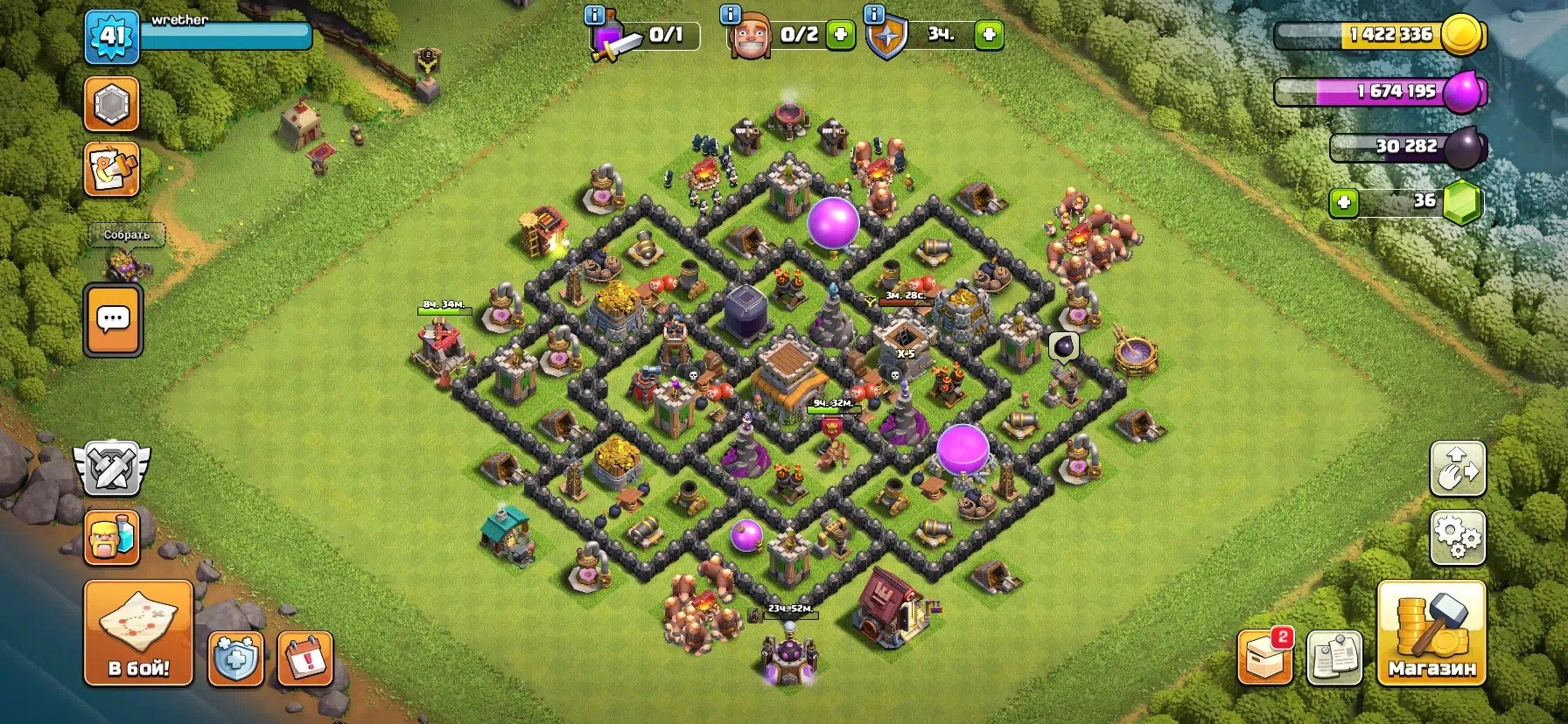This screenshot has width=1568, height=724.
Task: Add builders with the green plus
Action: [840, 35]
